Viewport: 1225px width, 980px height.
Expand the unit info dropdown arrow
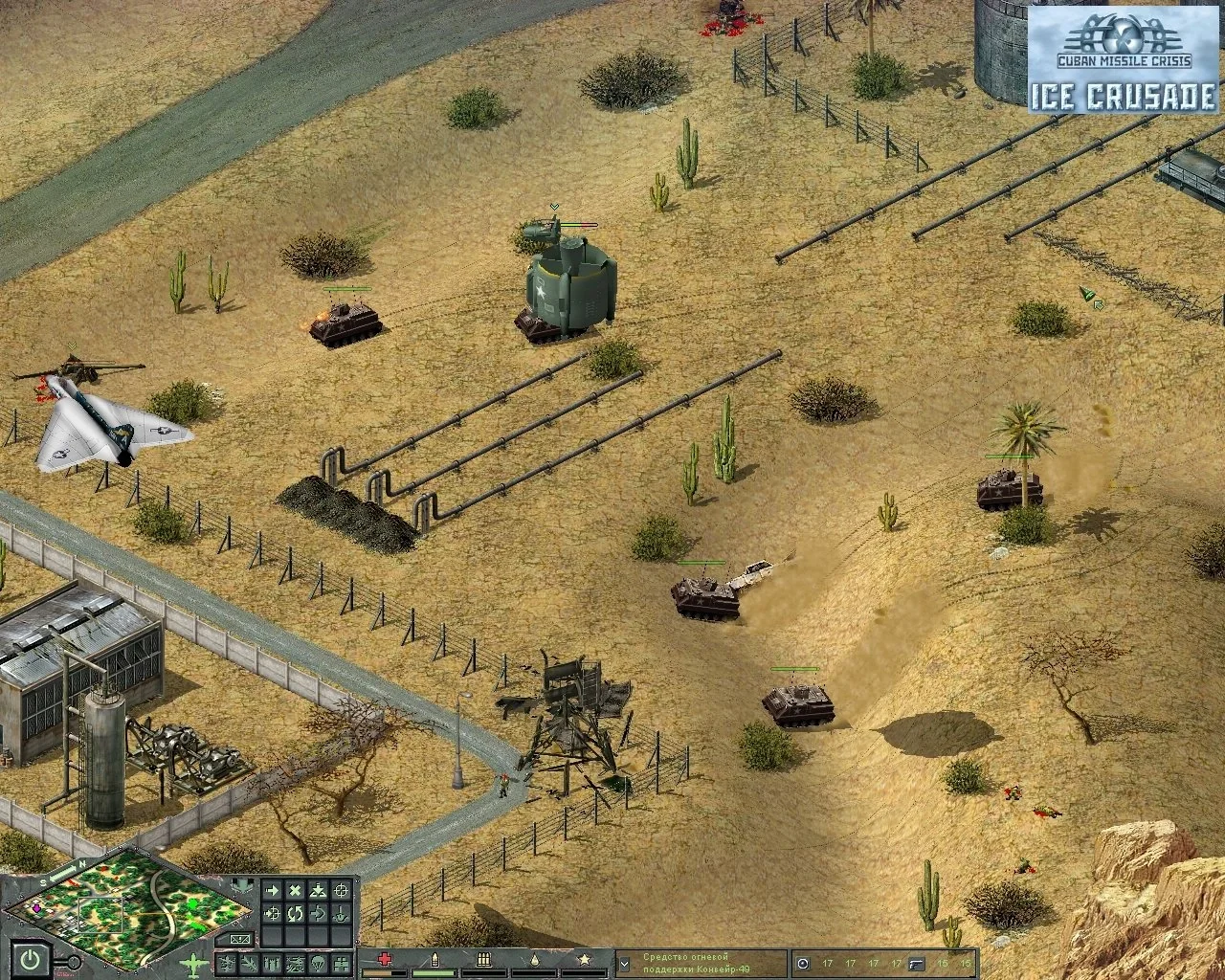click(x=624, y=964)
